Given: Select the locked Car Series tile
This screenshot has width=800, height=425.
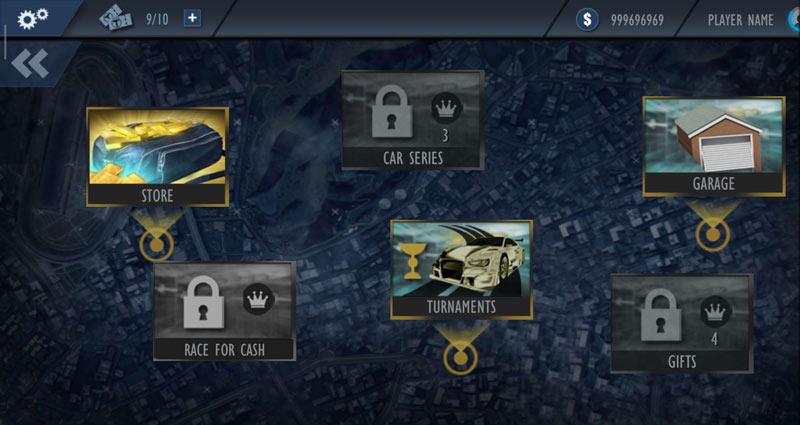Looking at the screenshot, I should [x=413, y=119].
